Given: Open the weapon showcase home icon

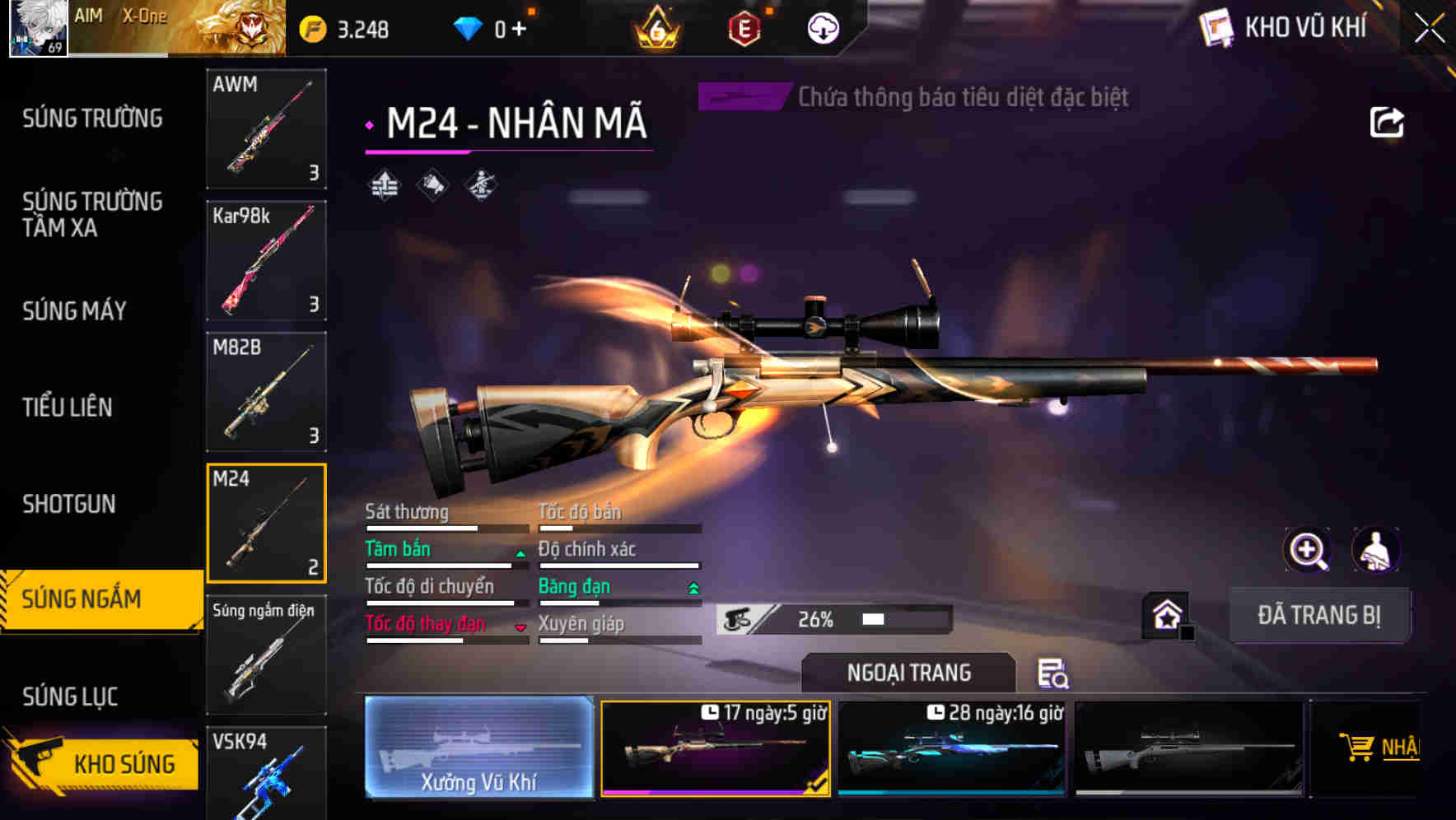Looking at the screenshot, I should (x=1166, y=613).
